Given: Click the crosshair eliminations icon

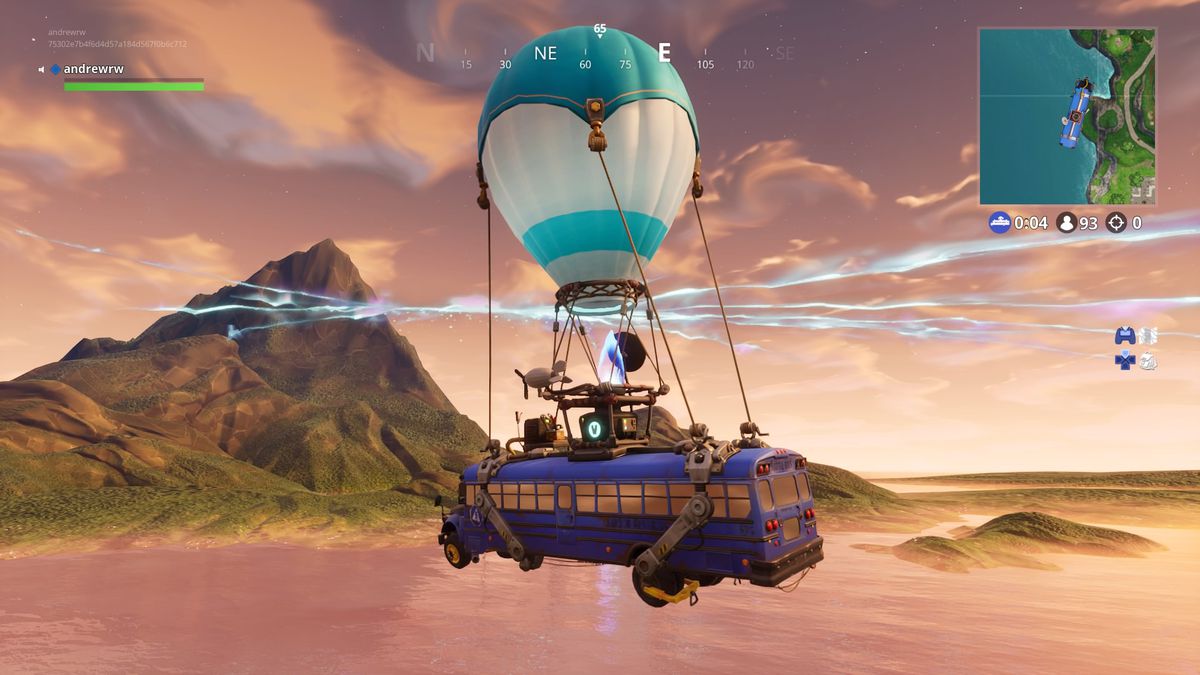Looking at the screenshot, I should click(x=1115, y=222).
